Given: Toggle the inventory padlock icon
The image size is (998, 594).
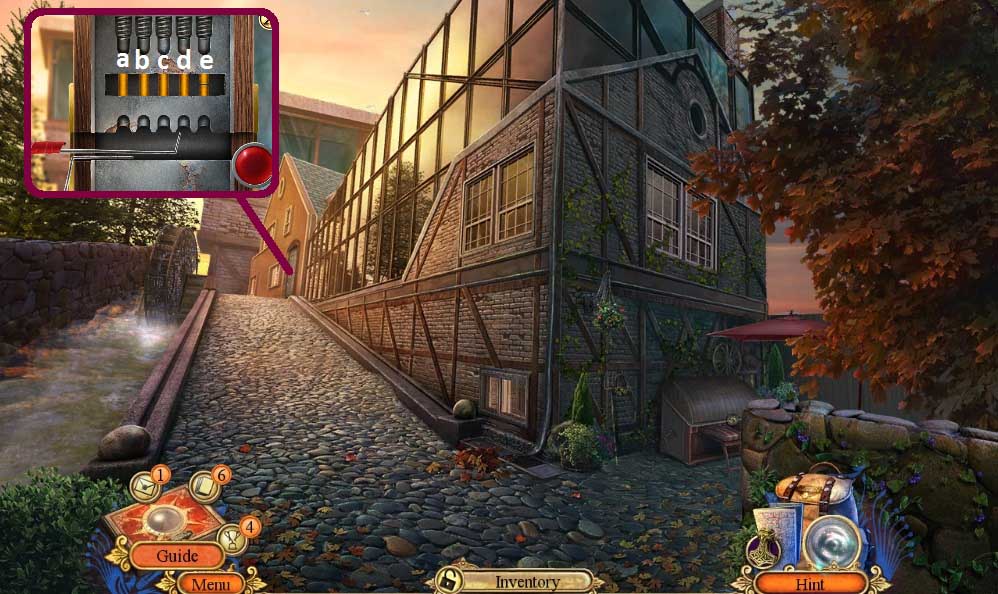Looking at the screenshot, I should (x=451, y=581).
